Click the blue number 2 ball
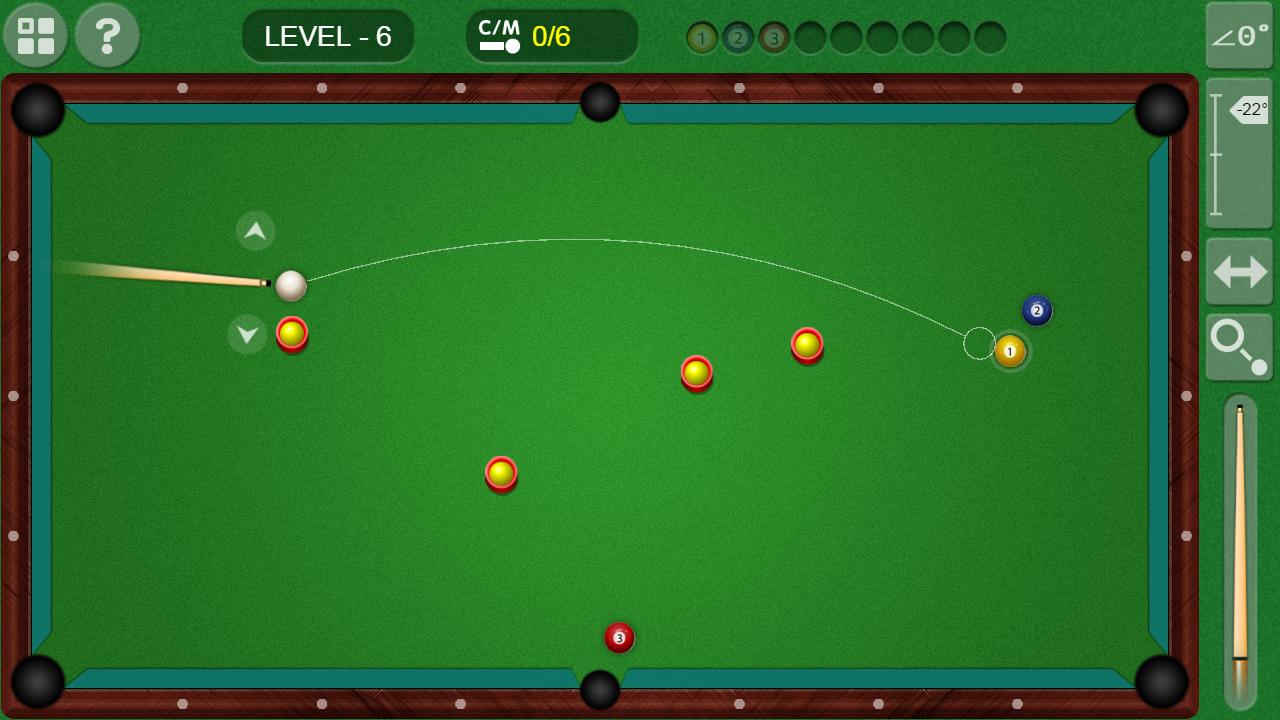 [1037, 311]
